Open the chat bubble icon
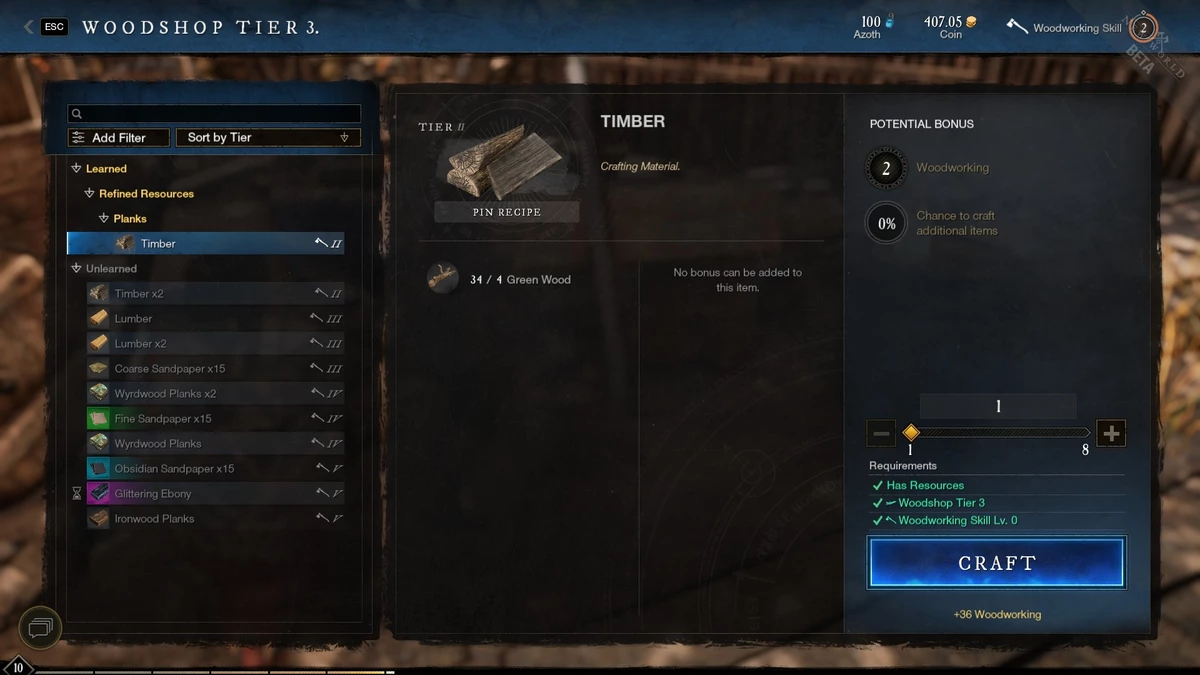Screen dimensions: 1200x675 pos(41,629)
